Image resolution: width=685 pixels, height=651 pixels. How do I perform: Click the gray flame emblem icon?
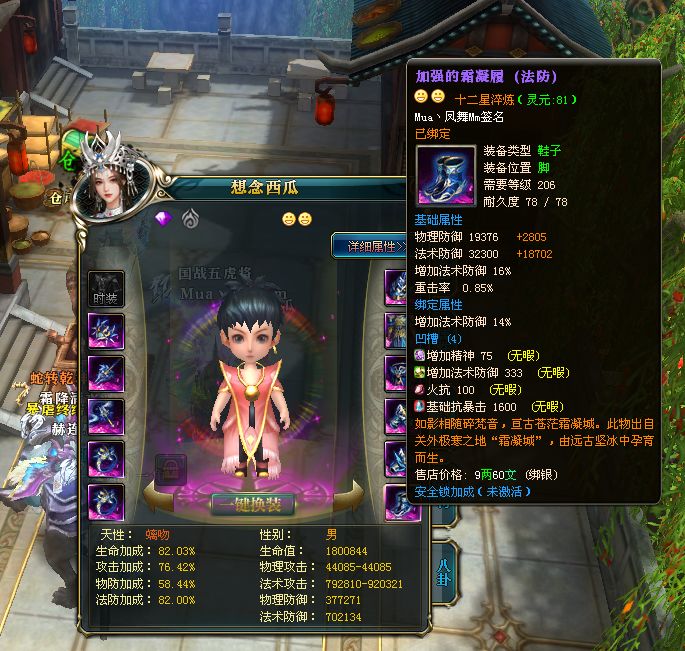tap(188, 219)
